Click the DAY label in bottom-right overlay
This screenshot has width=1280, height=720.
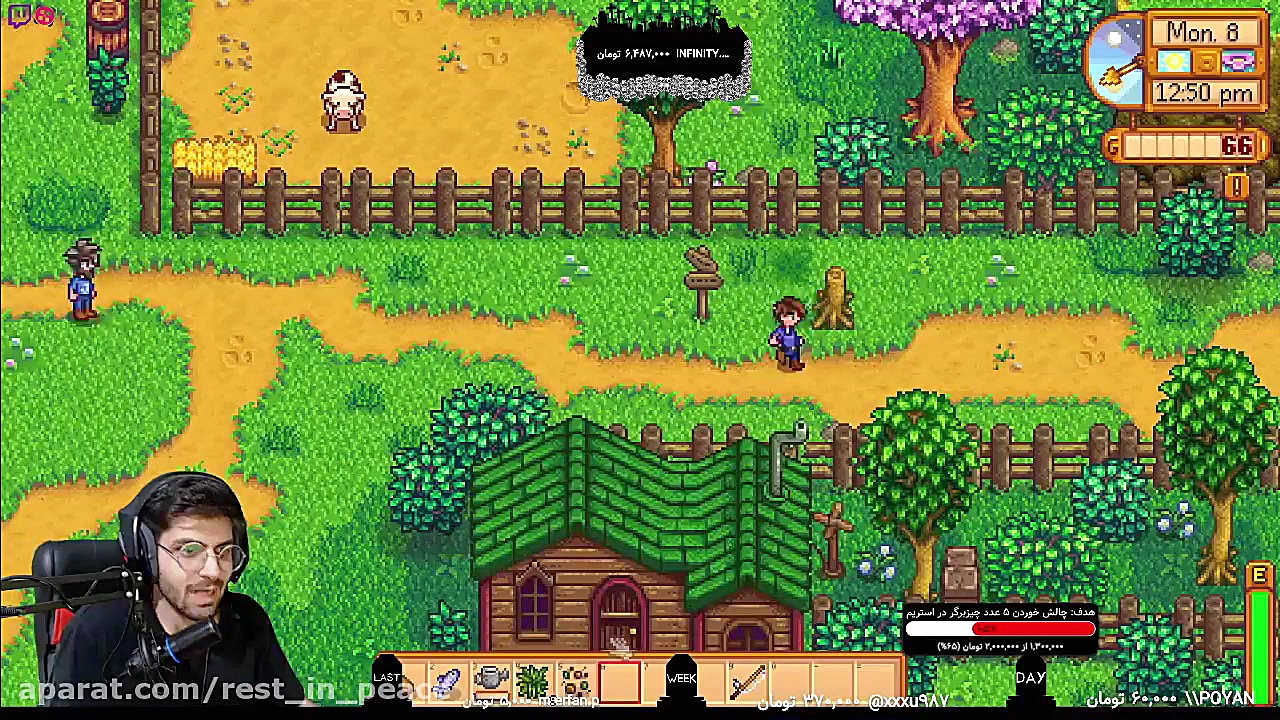(x=1030, y=678)
